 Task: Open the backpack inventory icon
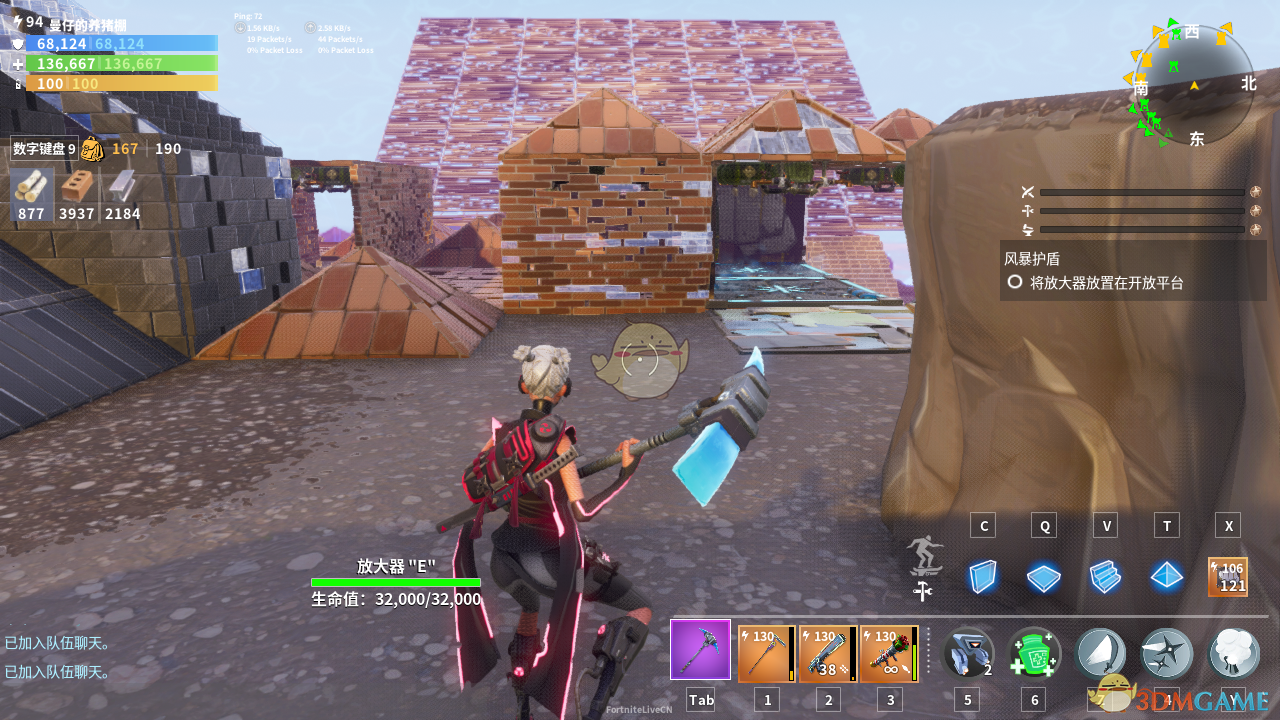[x=92, y=149]
